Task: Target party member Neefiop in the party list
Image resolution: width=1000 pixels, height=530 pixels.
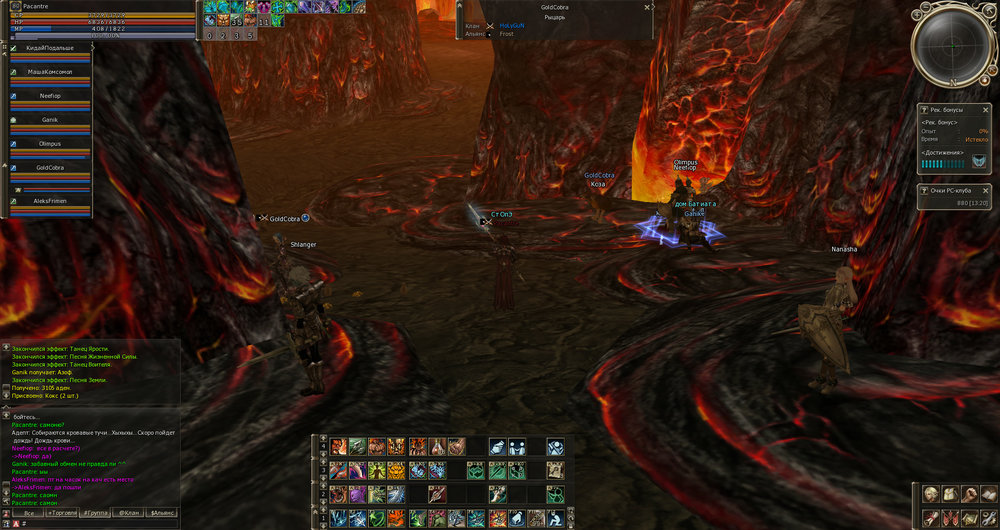Action: [x=50, y=96]
